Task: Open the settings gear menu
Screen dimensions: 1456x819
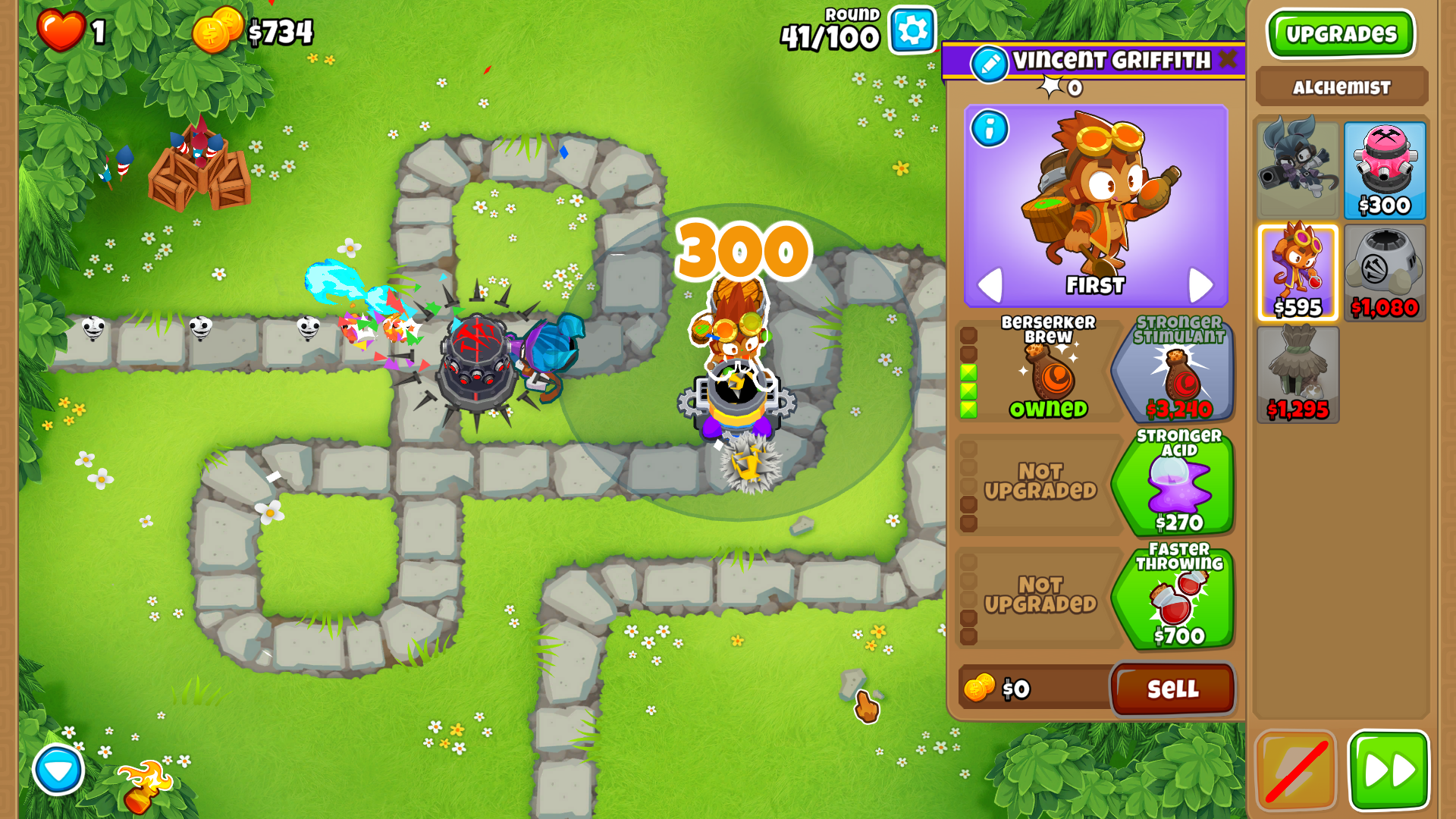Action: pos(912,30)
